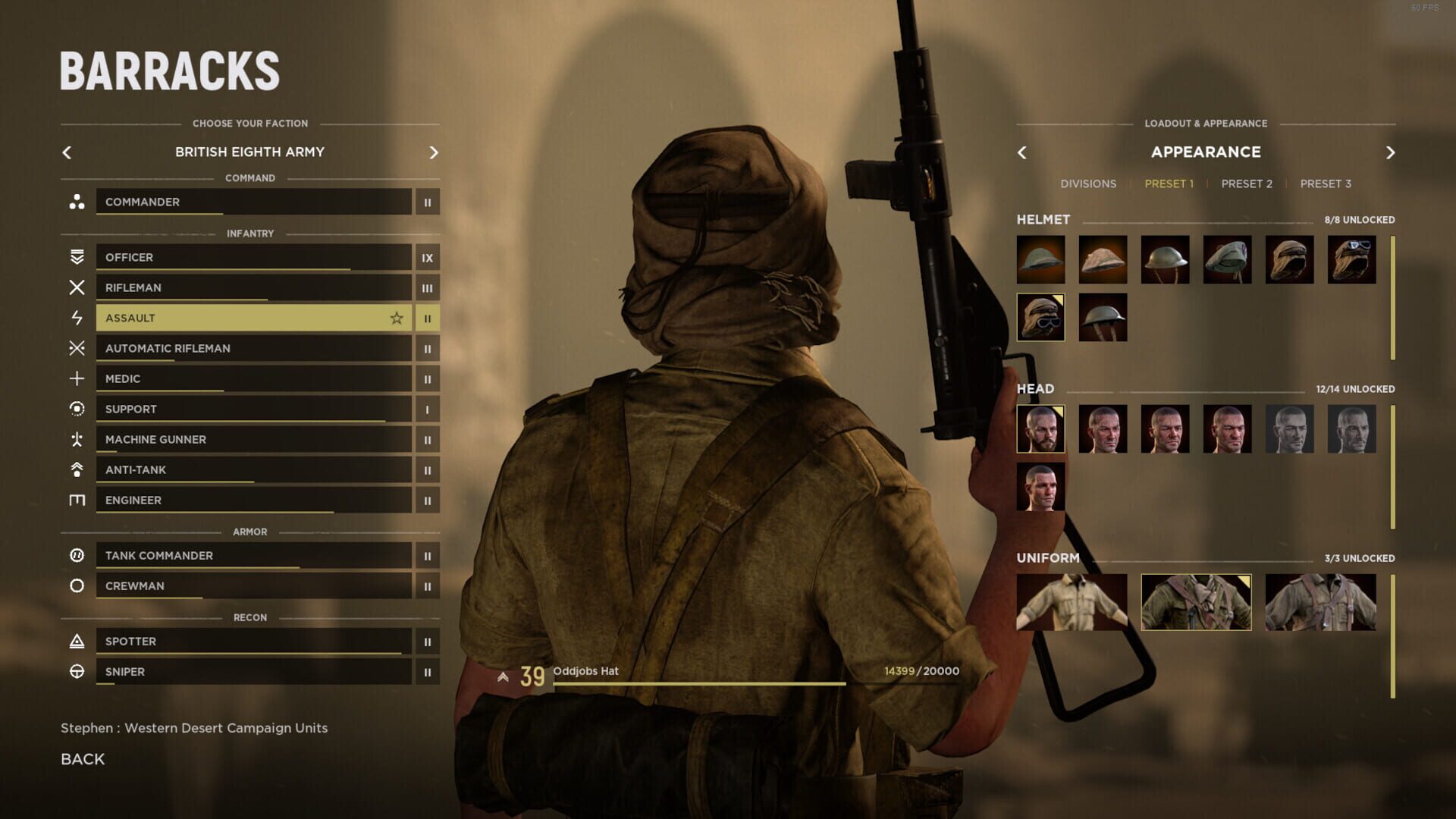Viewport: 1456px width, 819px height.
Task: Select the Machine Gunner class icon
Action: coord(76,439)
